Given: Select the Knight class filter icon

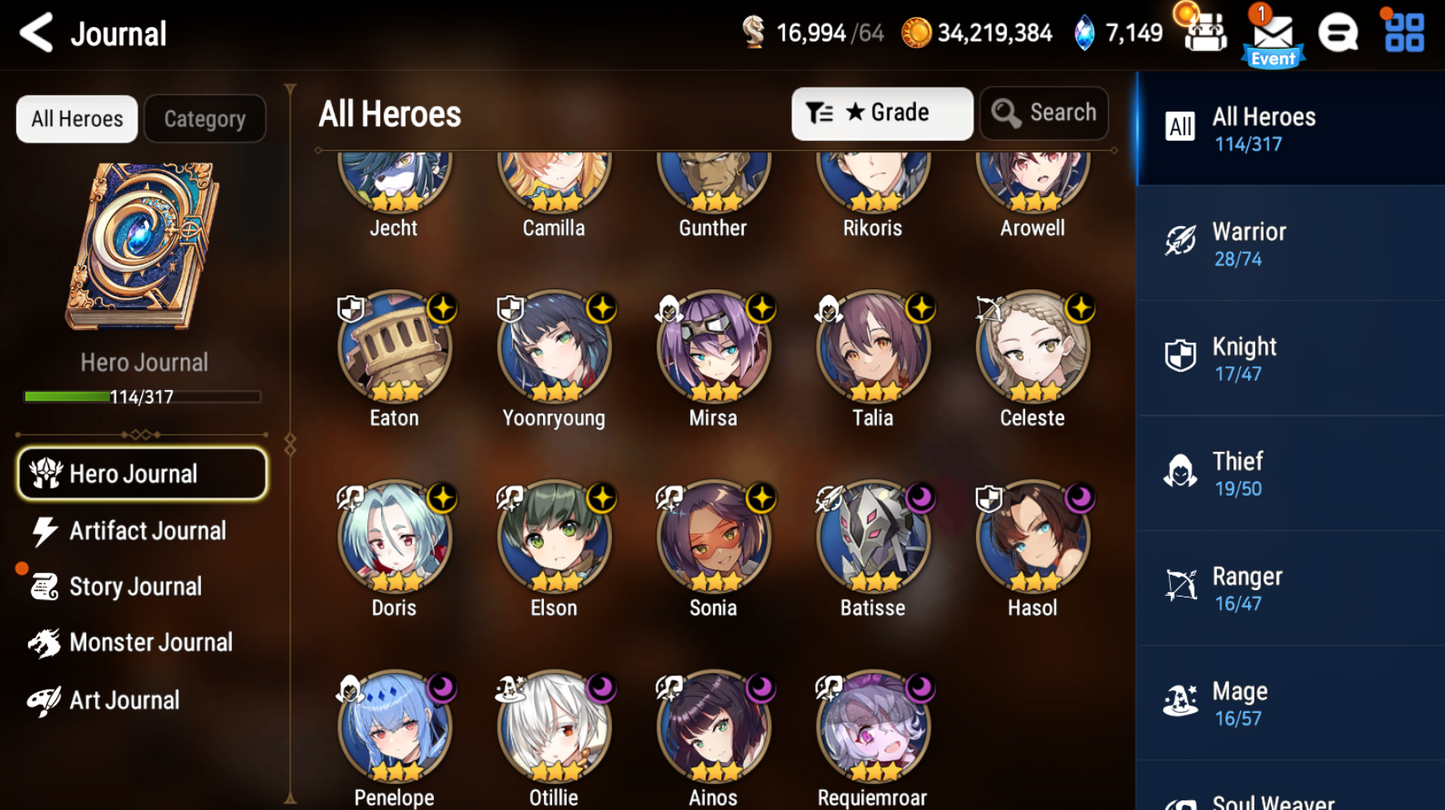Looking at the screenshot, I should pos(1182,357).
